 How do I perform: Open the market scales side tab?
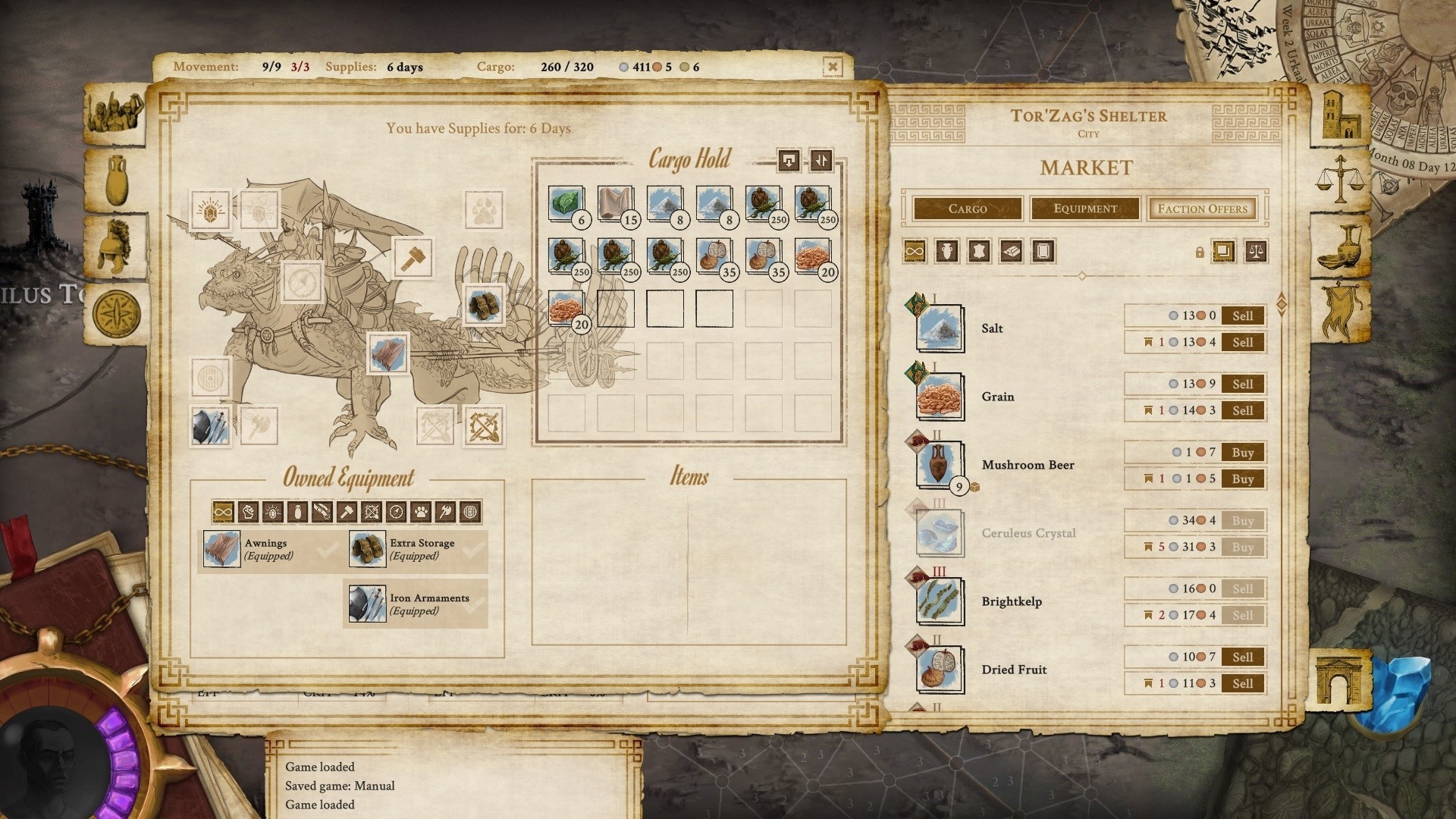click(x=1341, y=180)
